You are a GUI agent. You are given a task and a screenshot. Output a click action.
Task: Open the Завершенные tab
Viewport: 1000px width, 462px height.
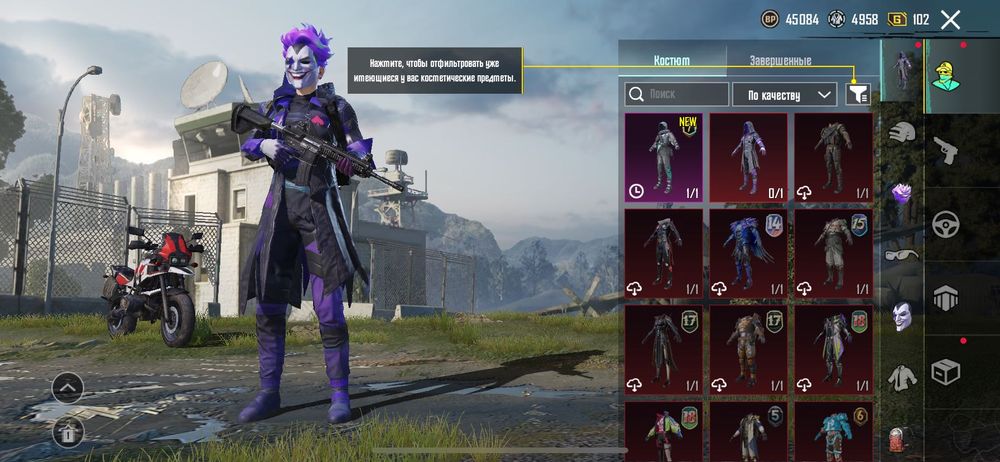coord(780,60)
